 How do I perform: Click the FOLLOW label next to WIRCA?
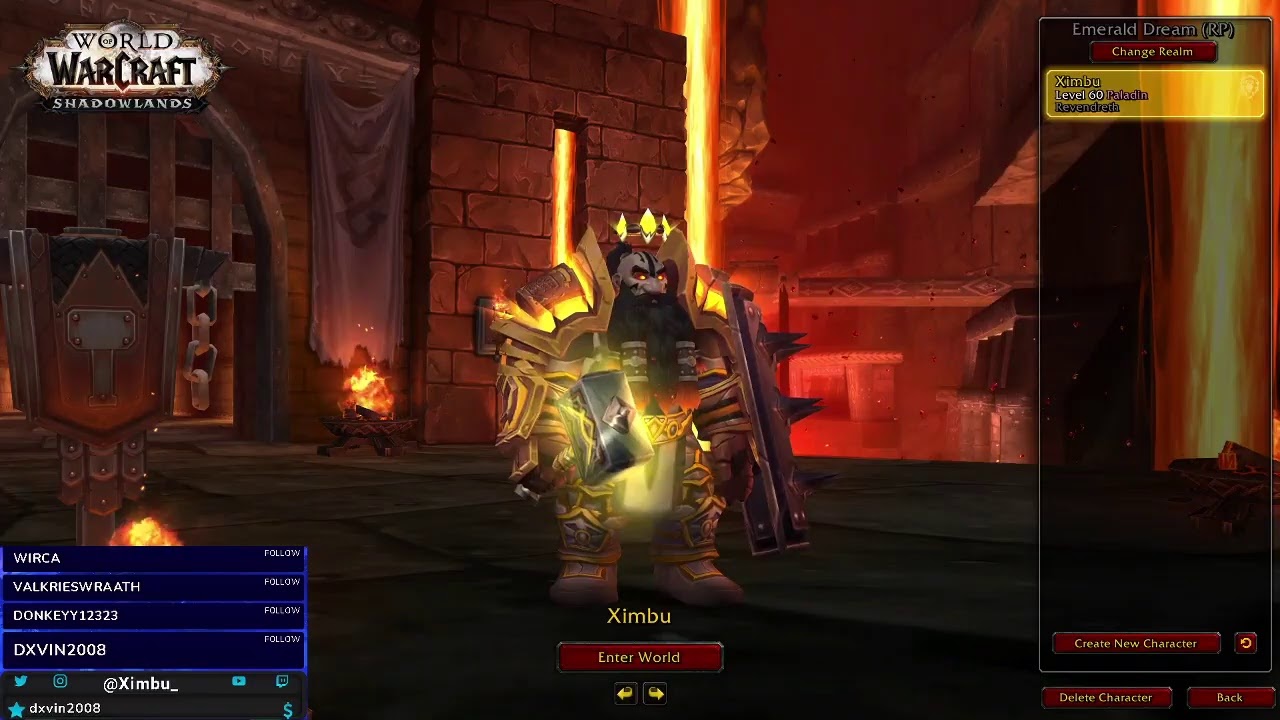tap(283, 553)
